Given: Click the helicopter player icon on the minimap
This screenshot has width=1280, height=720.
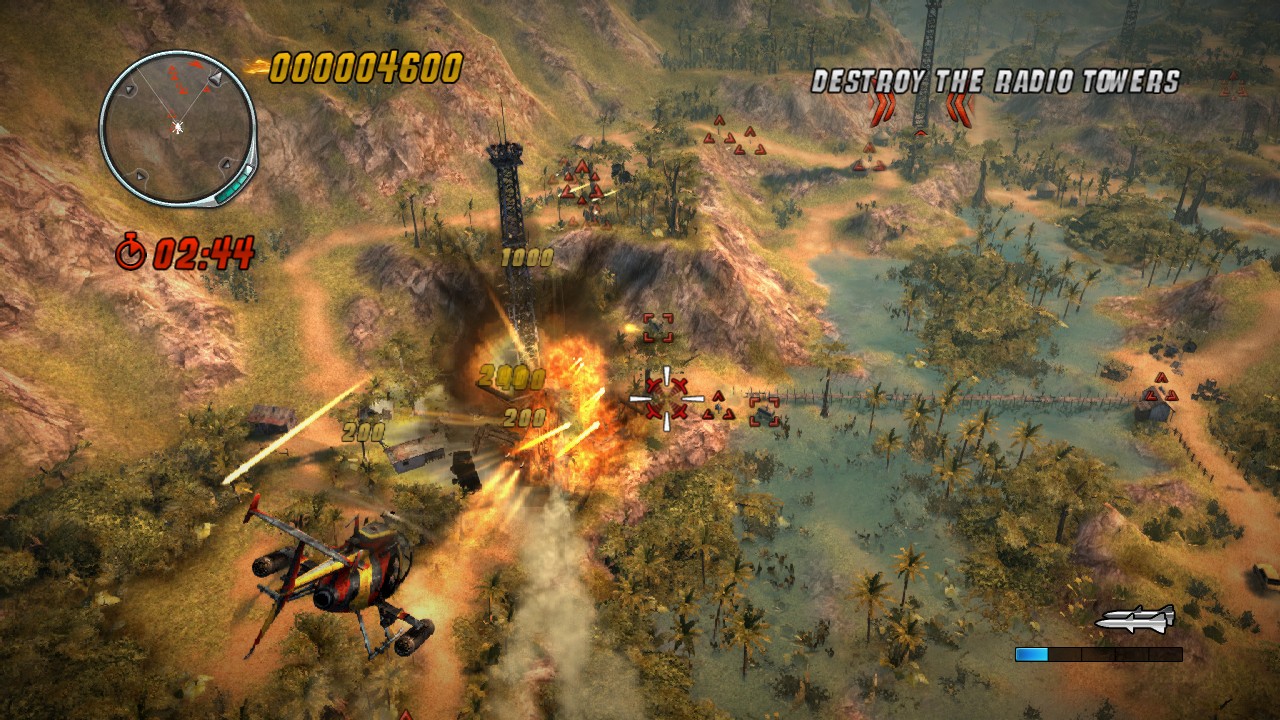Looking at the screenshot, I should coord(176,128).
